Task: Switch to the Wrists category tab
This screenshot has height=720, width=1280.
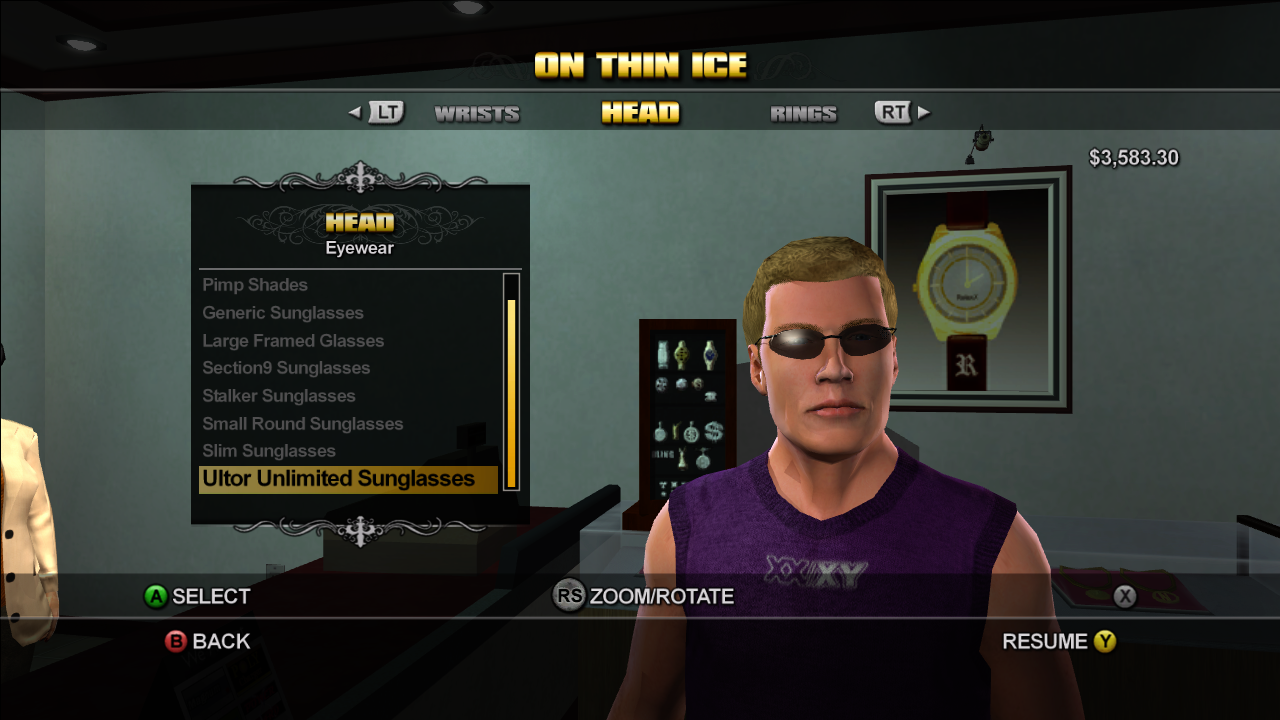Action: point(477,114)
